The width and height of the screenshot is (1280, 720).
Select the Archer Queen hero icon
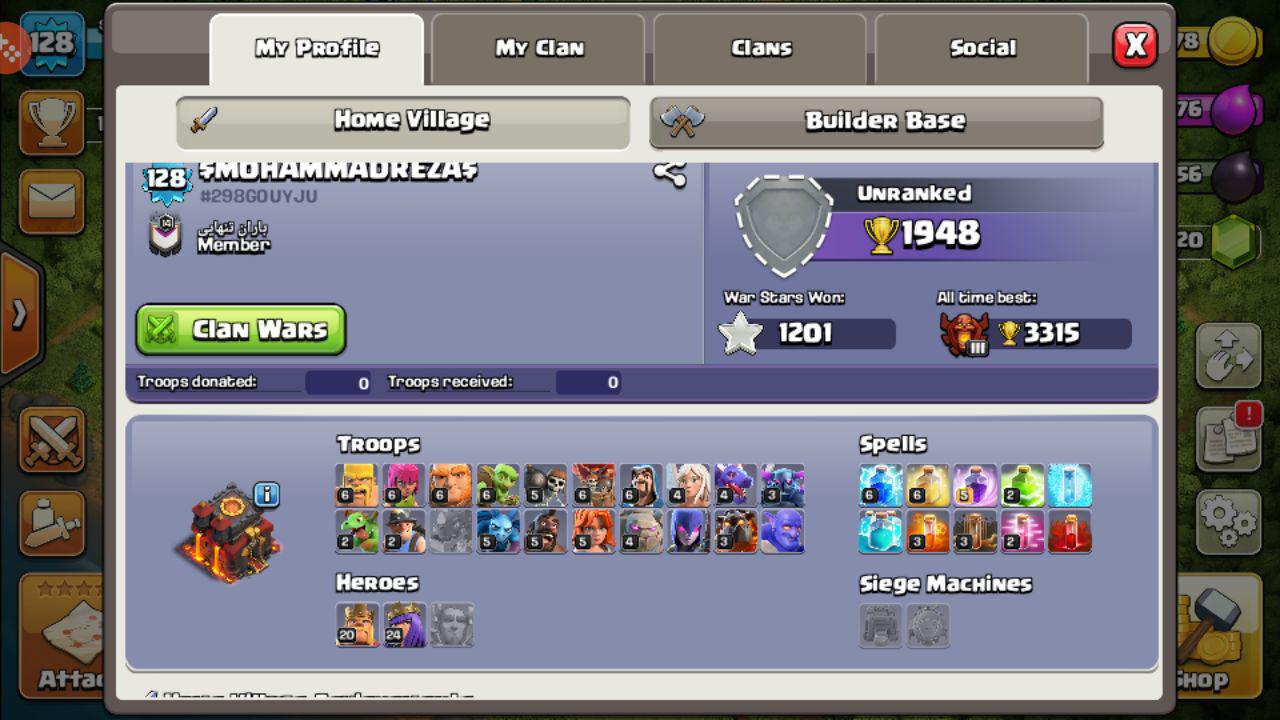pyautogui.click(x=404, y=624)
